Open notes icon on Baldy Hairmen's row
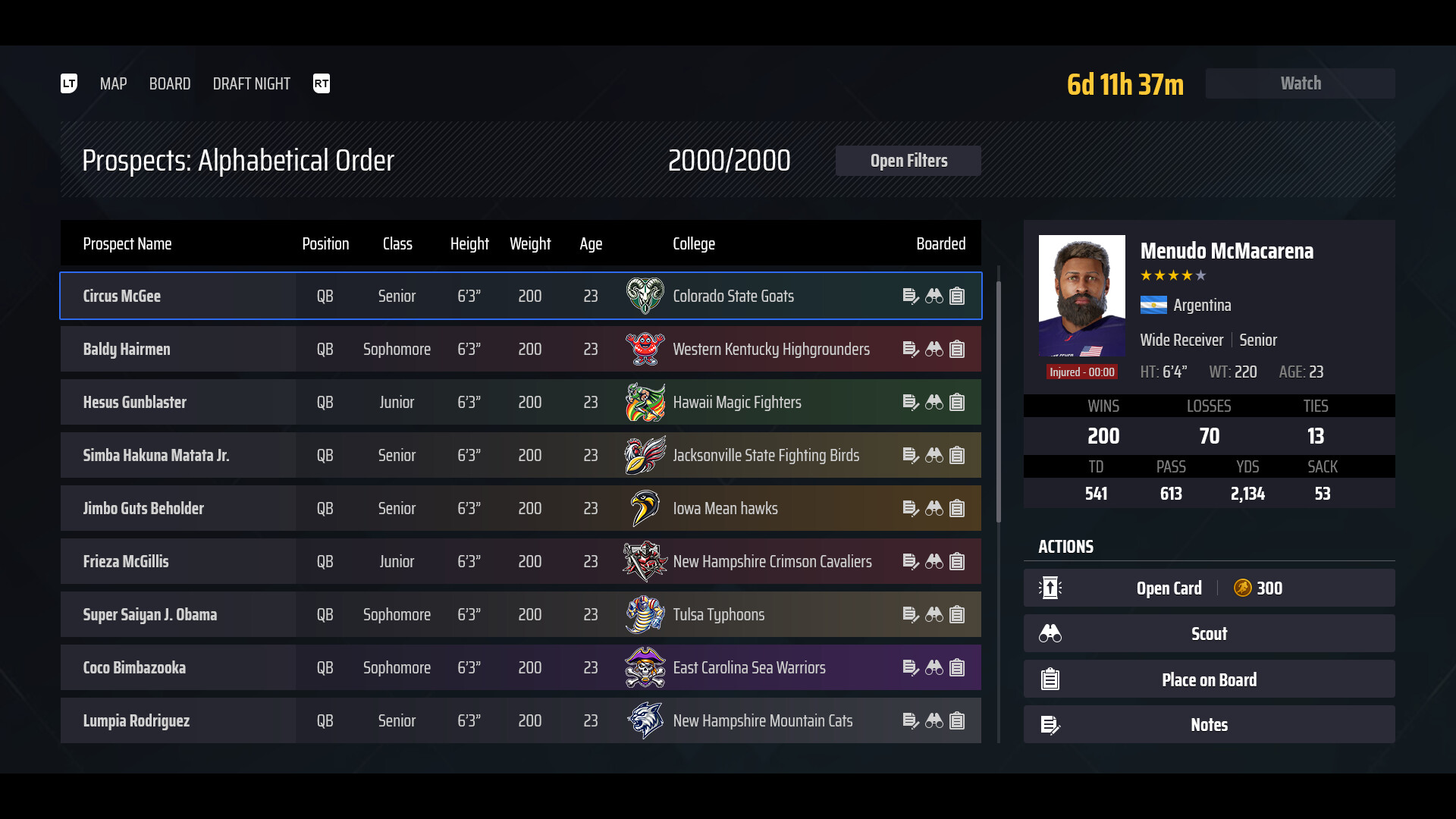This screenshot has height=819, width=1456. pyautogui.click(x=912, y=349)
